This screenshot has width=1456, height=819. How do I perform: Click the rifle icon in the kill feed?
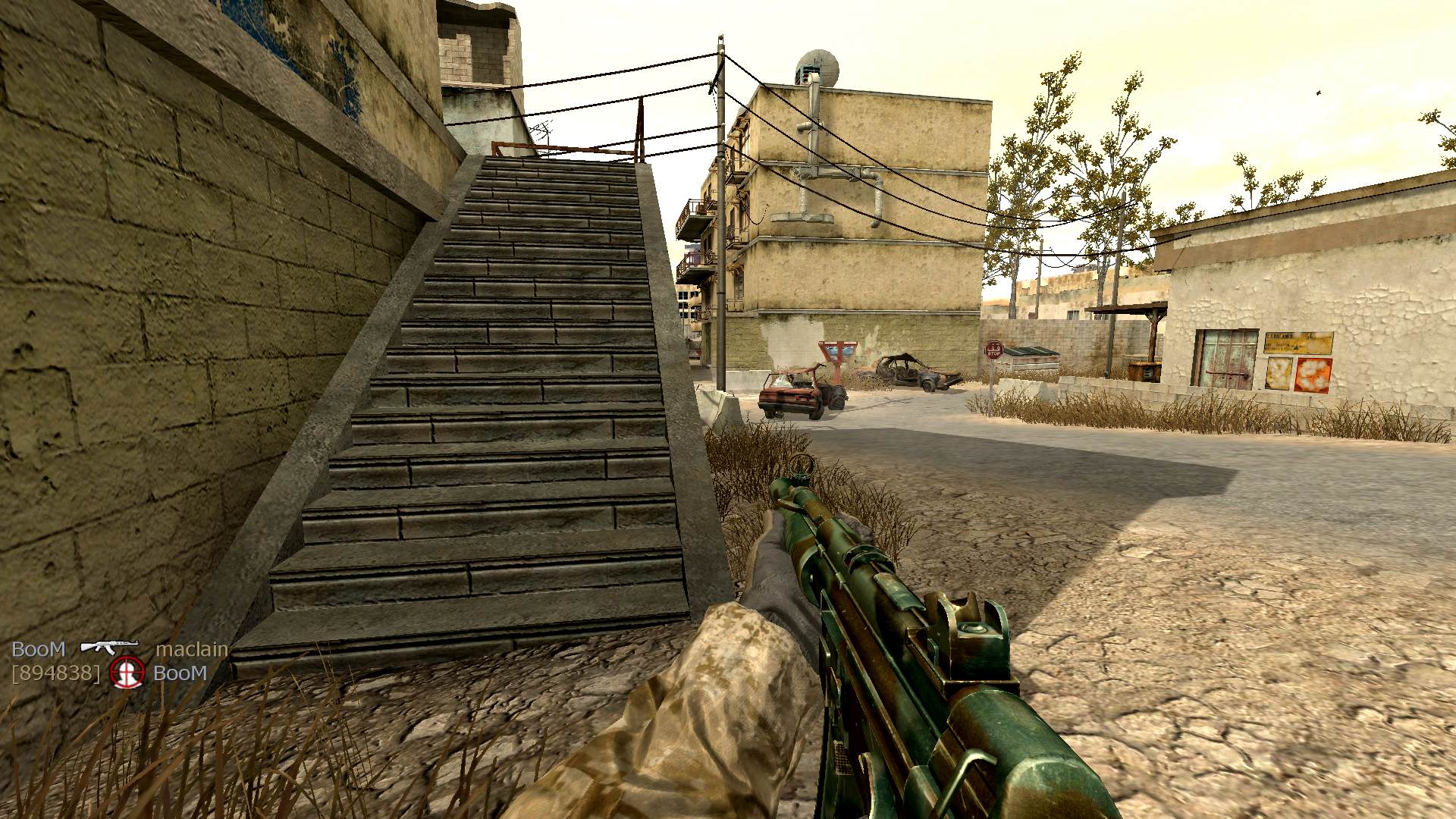109,647
